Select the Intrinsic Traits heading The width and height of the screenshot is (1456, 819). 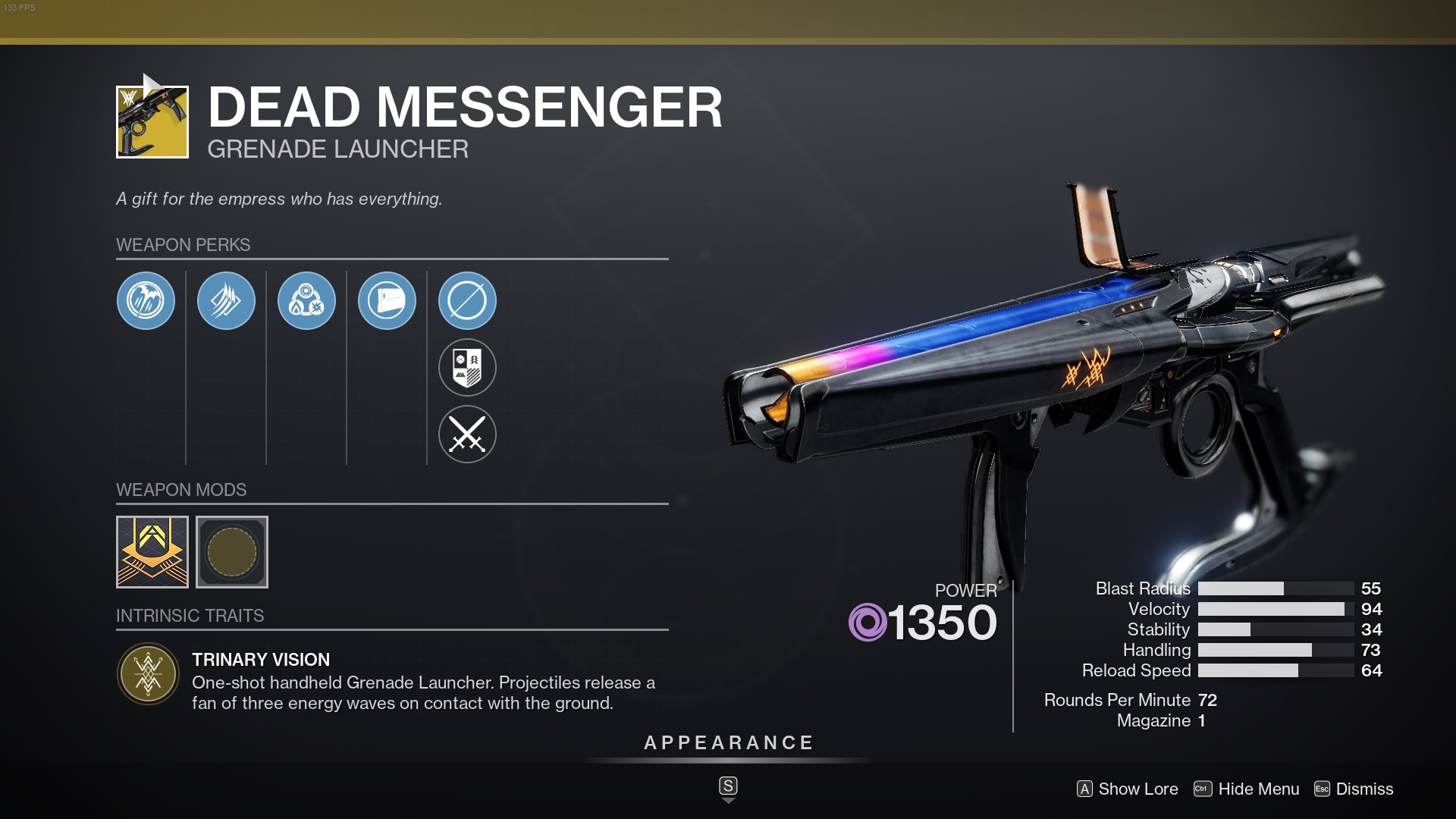click(x=190, y=616)
